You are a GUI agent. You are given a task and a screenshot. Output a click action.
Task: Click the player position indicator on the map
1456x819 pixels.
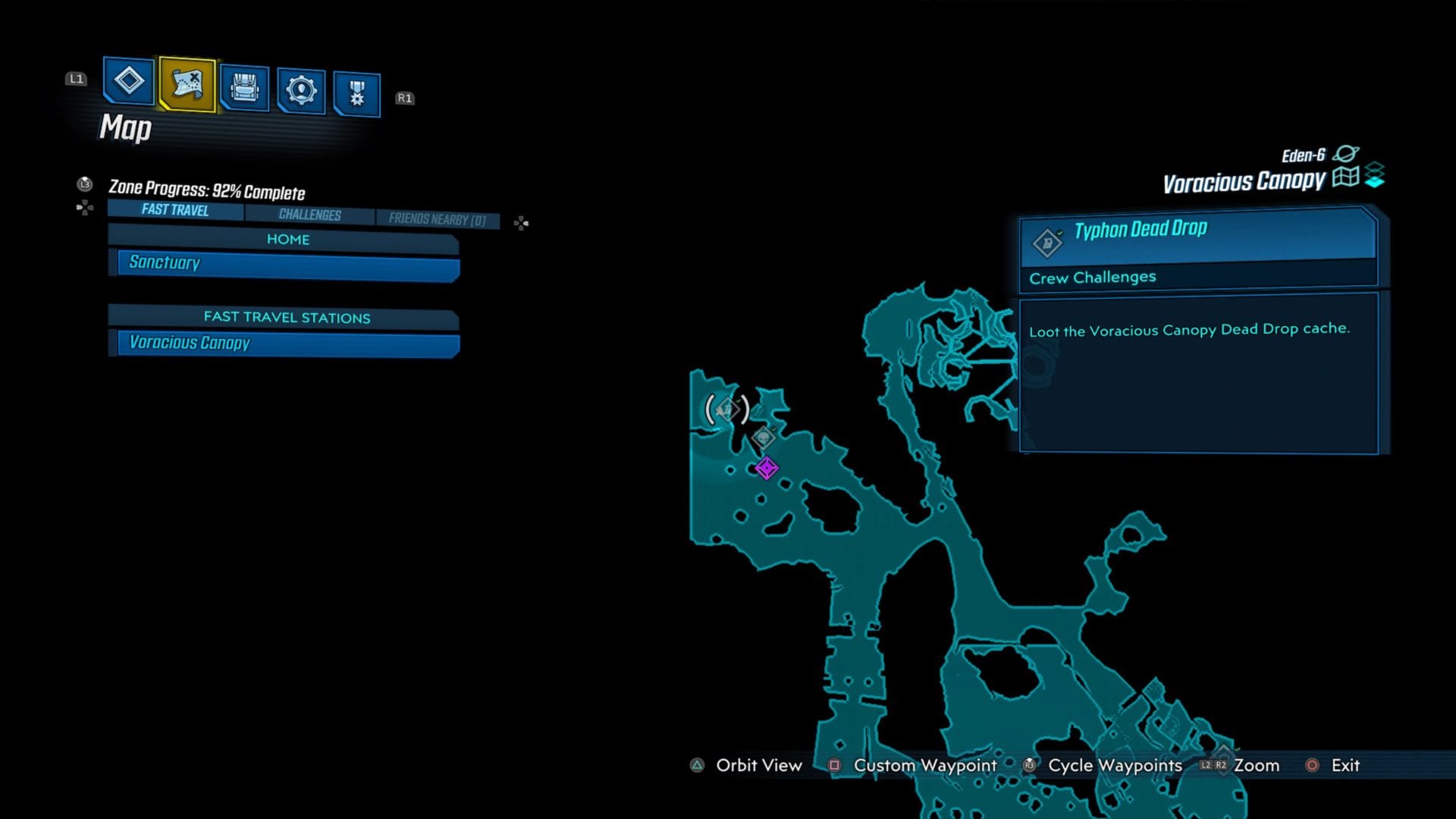coord(726,409)
